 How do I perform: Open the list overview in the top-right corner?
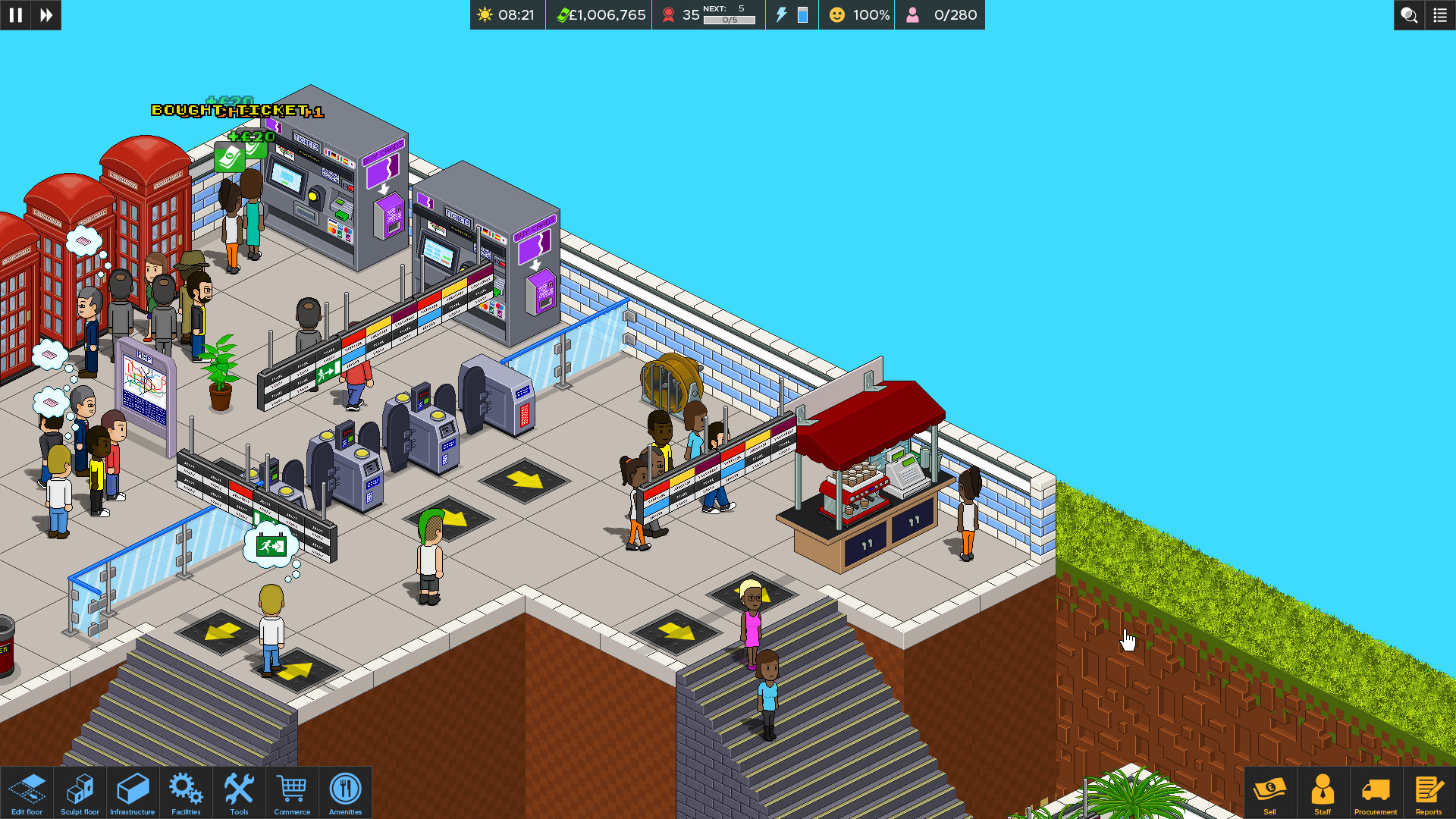1439,15
